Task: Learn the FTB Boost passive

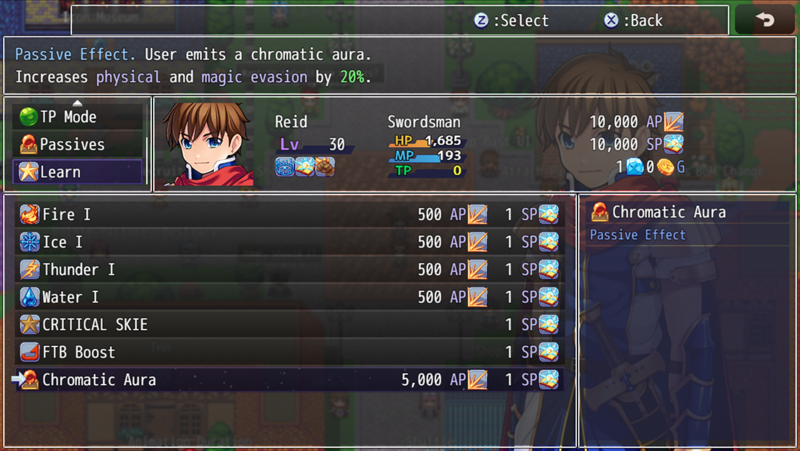Action: point(288,352)
